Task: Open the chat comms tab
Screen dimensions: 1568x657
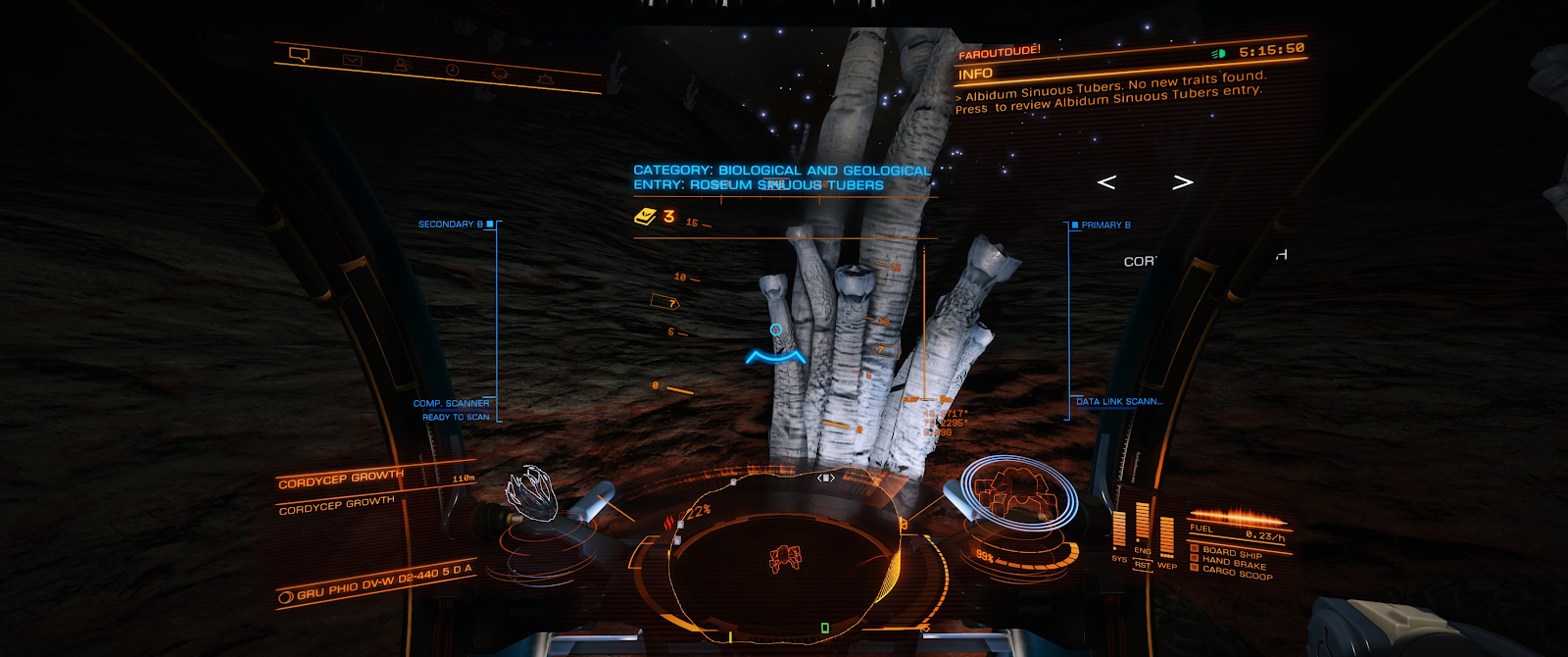Action: click(x=300, y=55)
